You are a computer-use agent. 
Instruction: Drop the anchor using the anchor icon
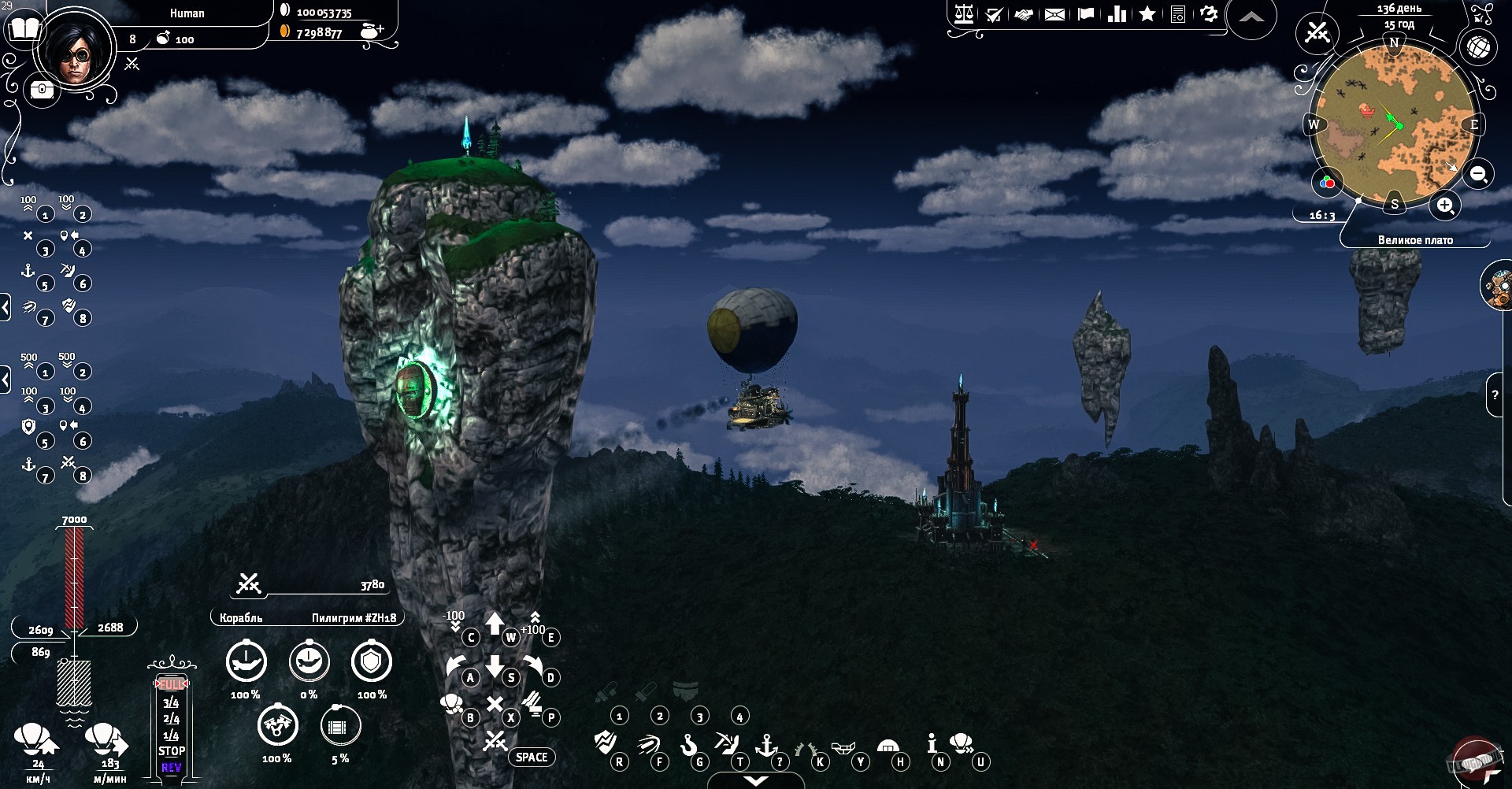click(x=766, y=743)
